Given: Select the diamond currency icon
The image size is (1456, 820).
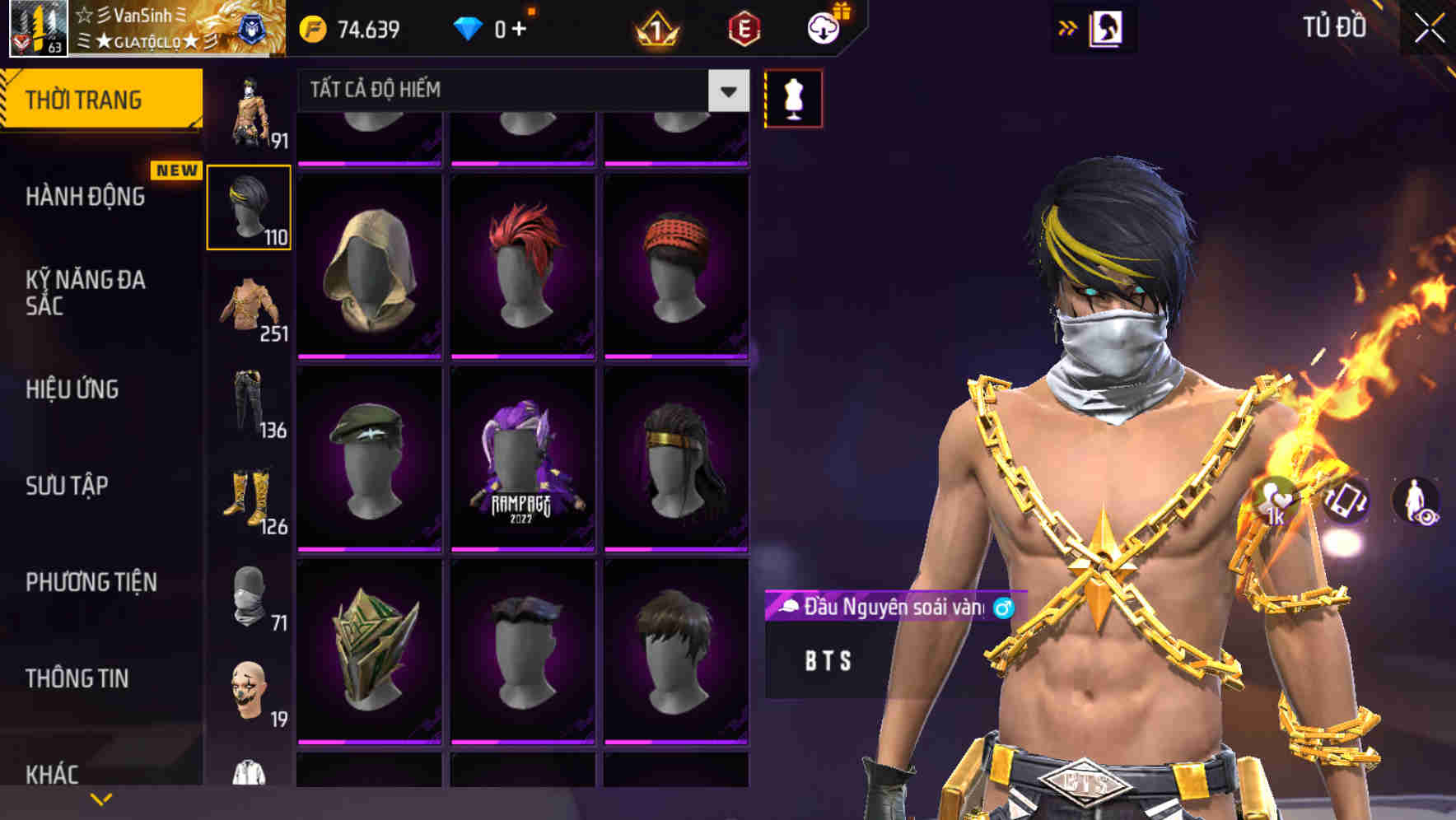Looking at the screenshot, I should pyautogui.click(x=469, y=27).
